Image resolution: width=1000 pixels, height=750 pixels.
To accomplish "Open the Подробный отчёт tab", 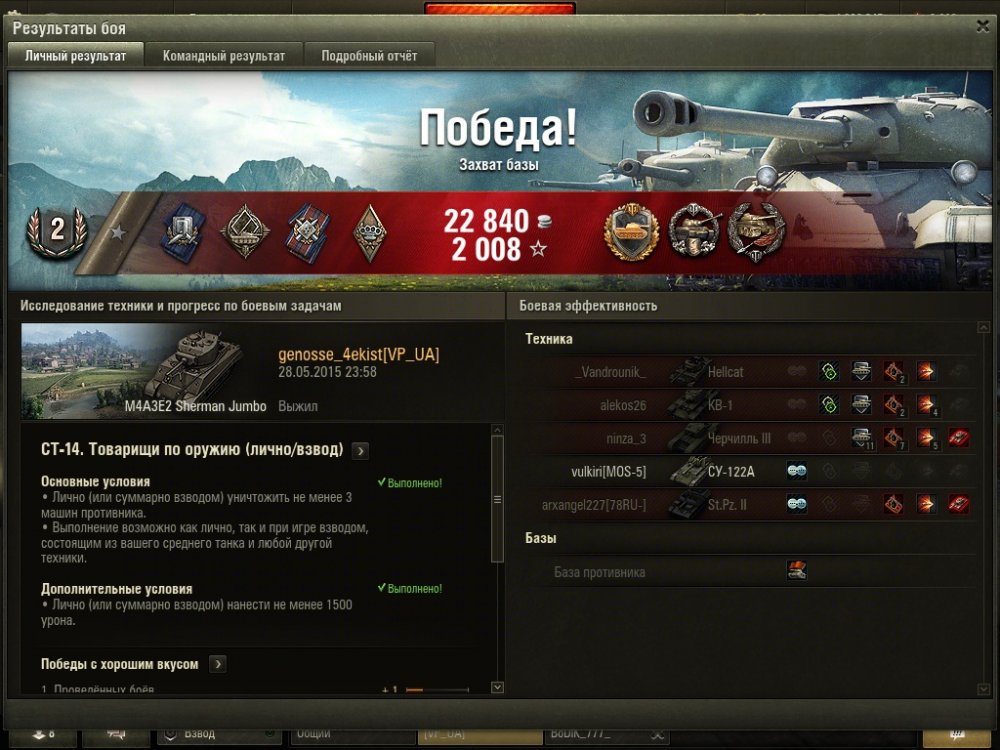I will click(x=369, y=56).
